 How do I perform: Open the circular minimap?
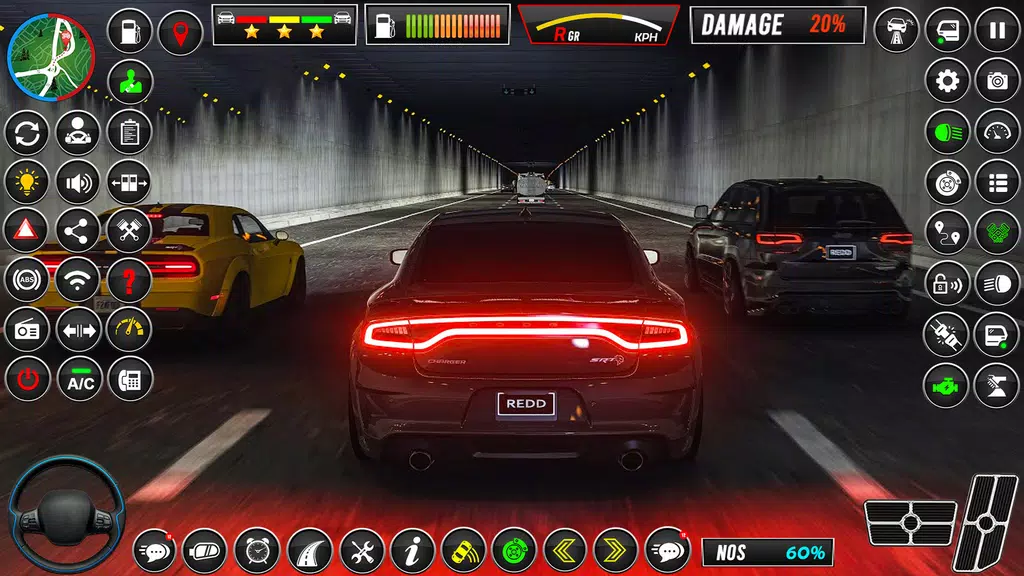coord(50,57)
